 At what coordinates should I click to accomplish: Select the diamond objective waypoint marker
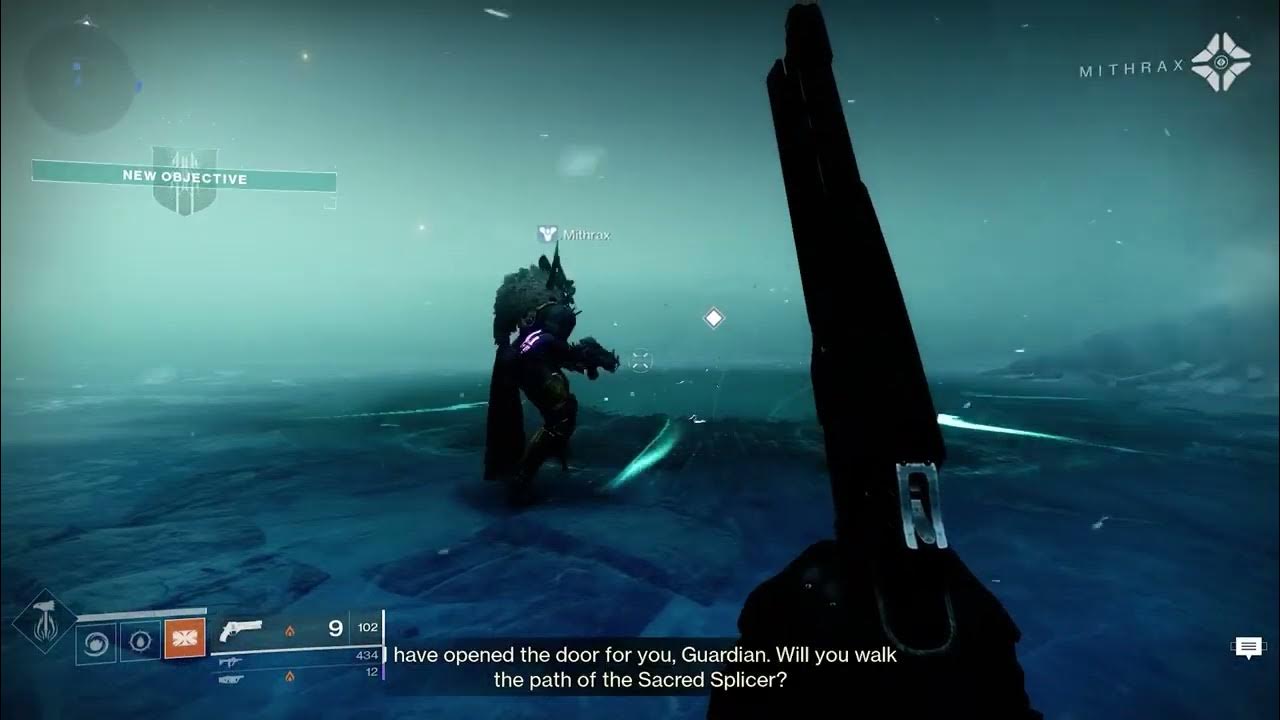(x=713, y=318)
